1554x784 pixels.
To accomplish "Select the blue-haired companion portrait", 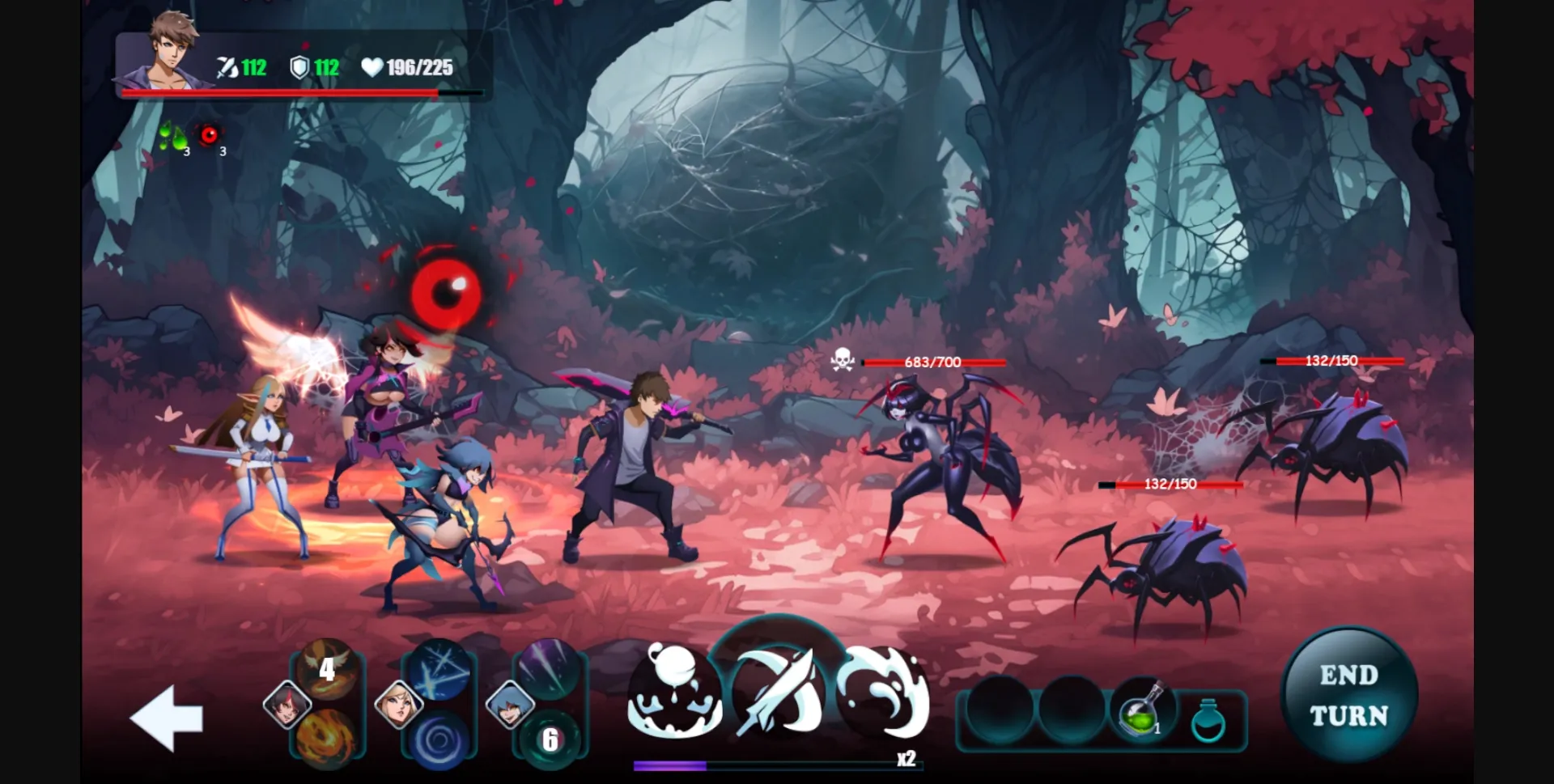I will (510, 704).
